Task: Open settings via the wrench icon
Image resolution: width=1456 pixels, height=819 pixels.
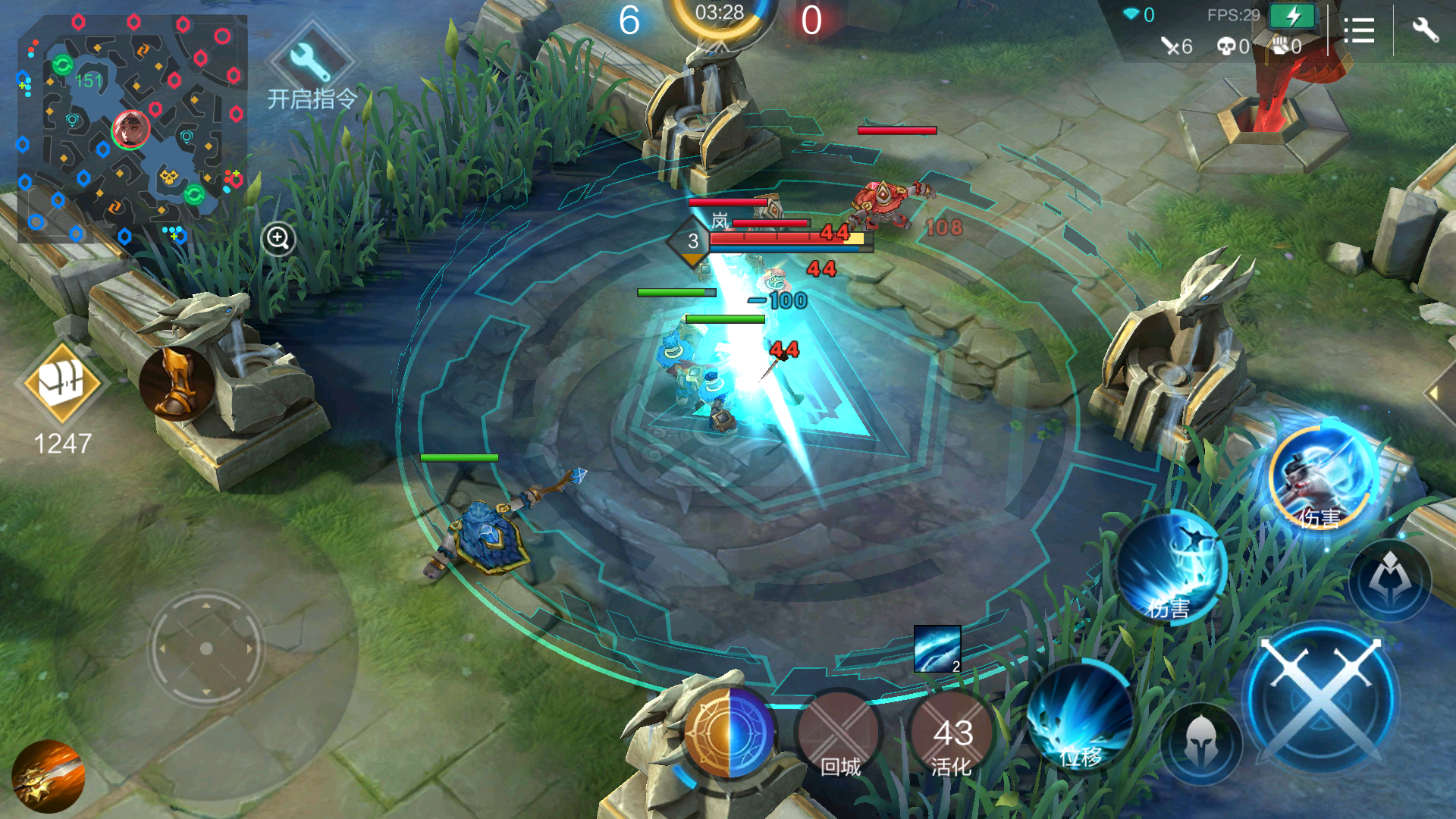Action: click(1425, 30)
